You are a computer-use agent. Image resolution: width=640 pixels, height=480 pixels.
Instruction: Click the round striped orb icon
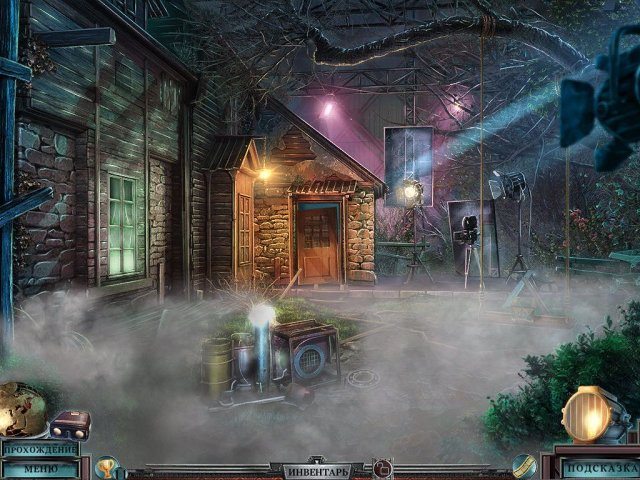tap(525, 464)
